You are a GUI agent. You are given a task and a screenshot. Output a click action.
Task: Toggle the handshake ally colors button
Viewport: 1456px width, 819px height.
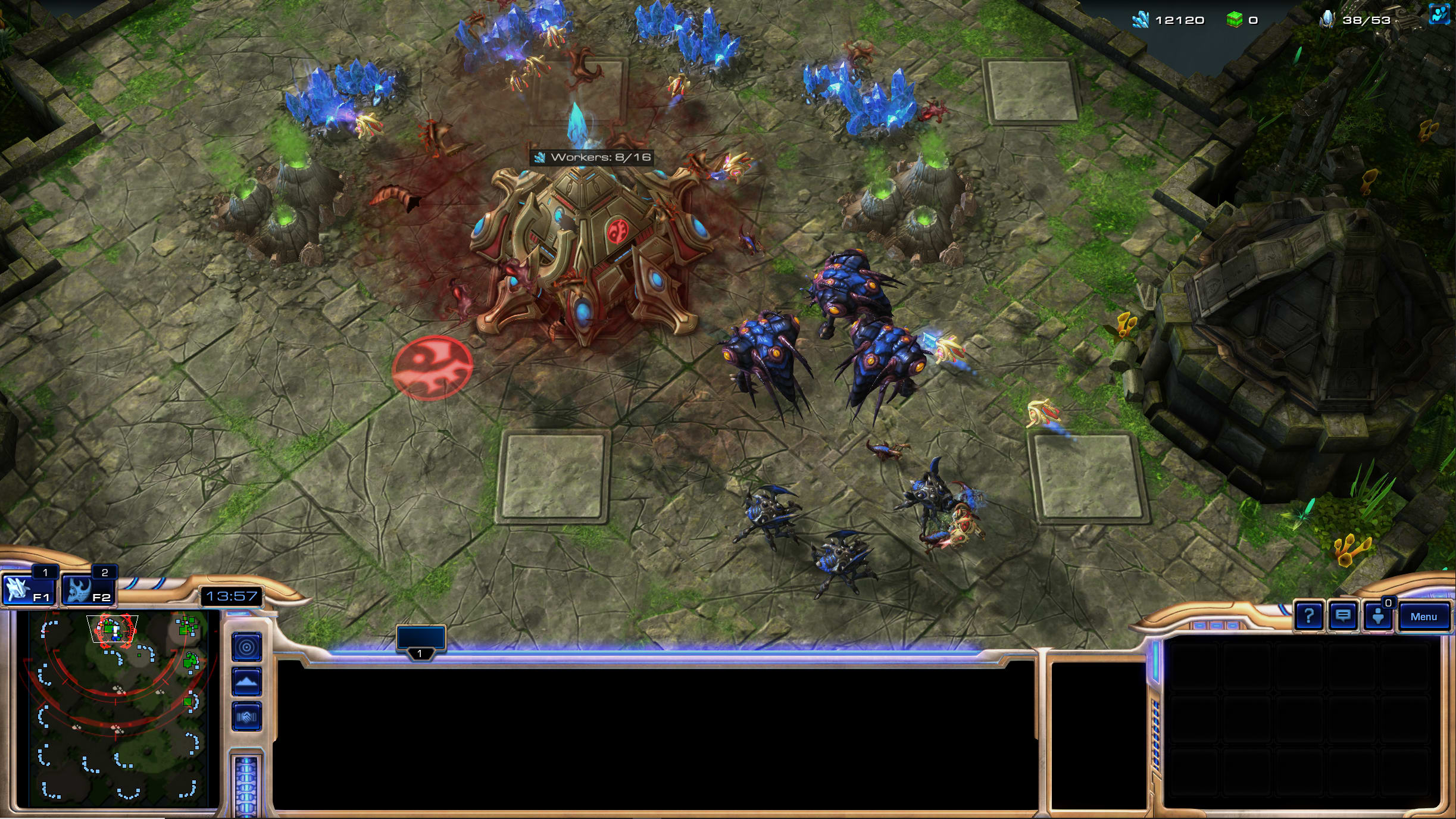pos(246,717)
